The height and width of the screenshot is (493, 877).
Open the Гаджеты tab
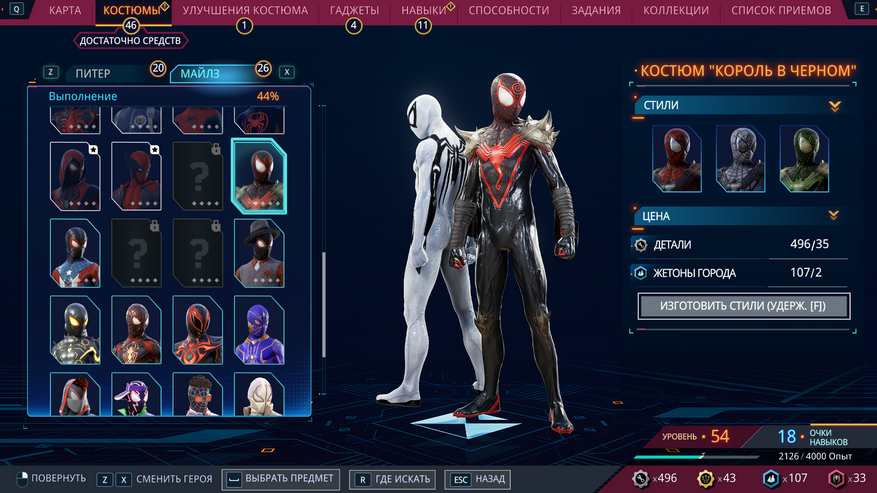point(354,11)
